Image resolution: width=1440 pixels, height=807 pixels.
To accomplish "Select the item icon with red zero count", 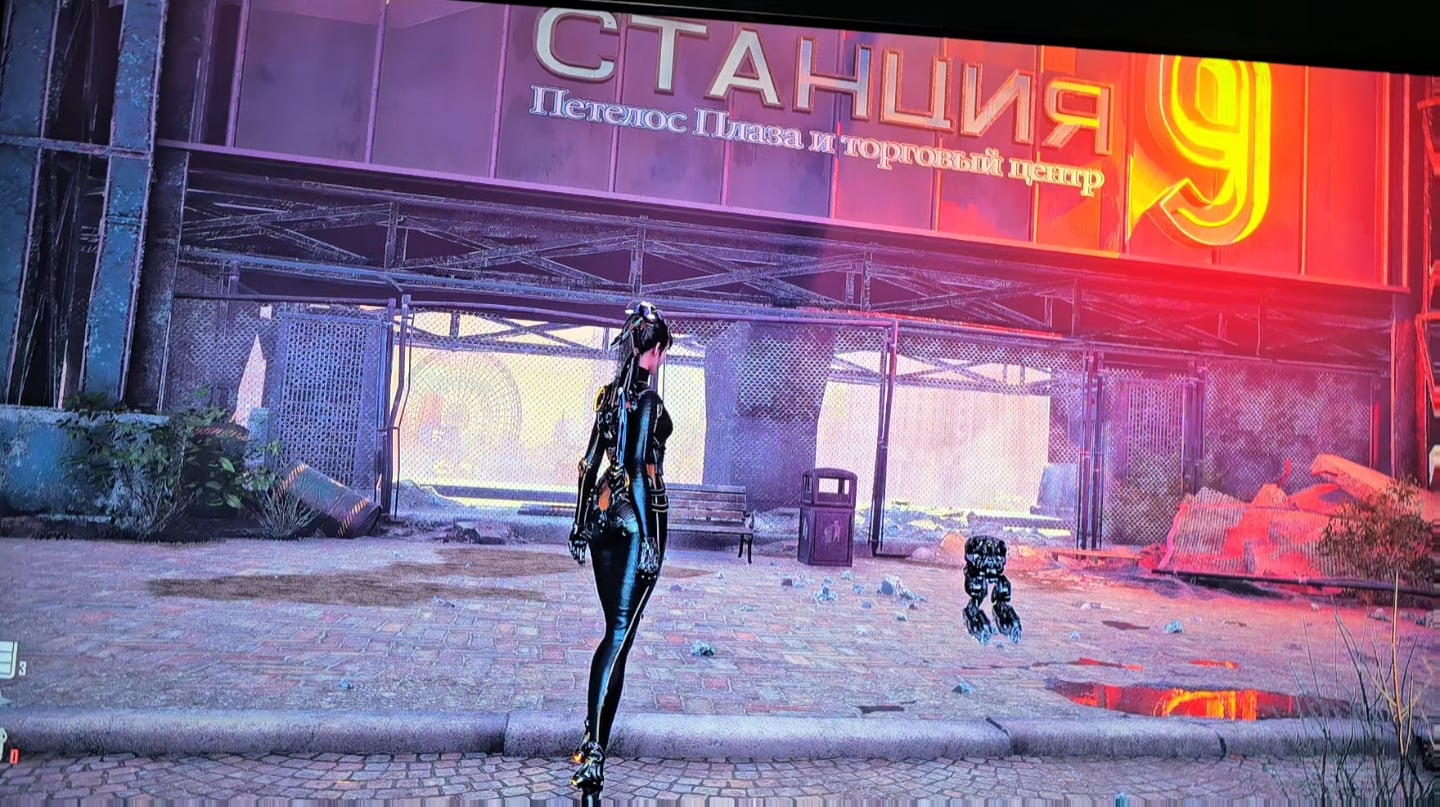I will pos(3,744).
